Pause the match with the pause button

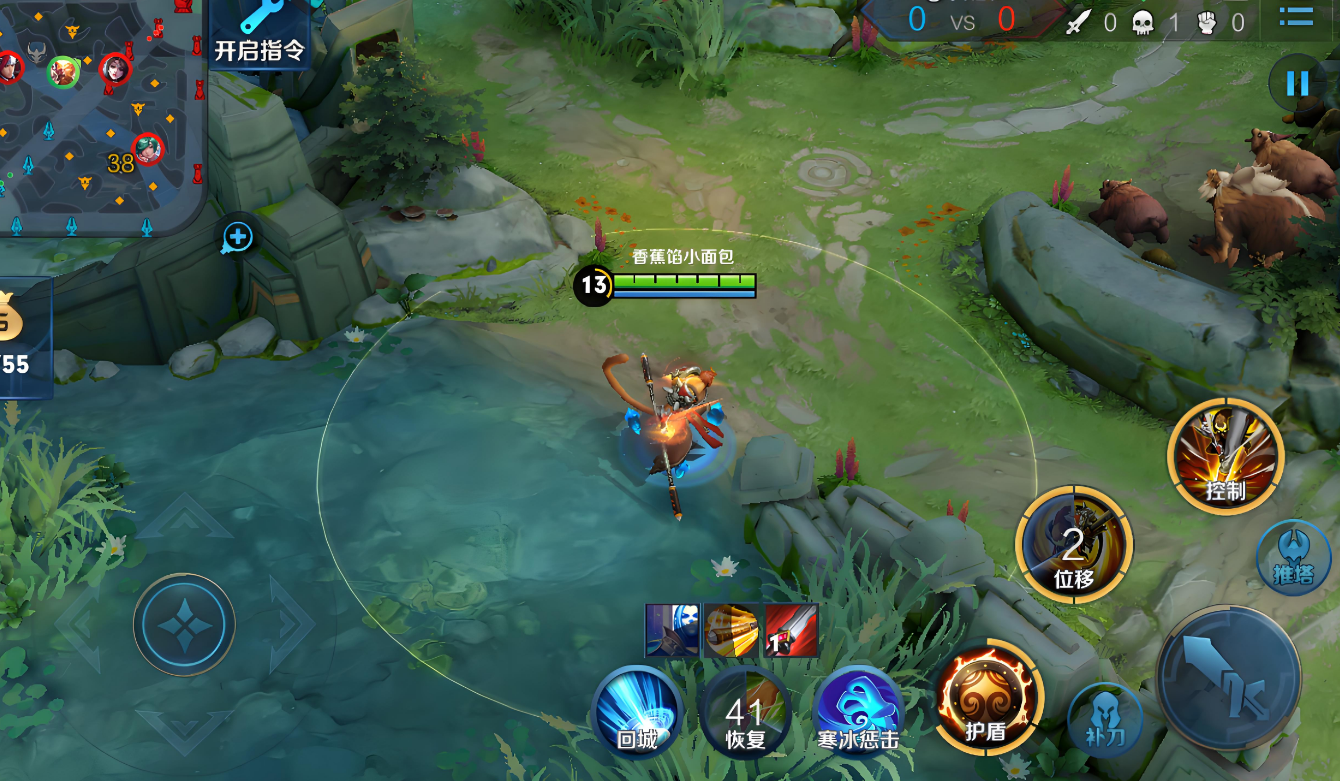pos(1297,83)
